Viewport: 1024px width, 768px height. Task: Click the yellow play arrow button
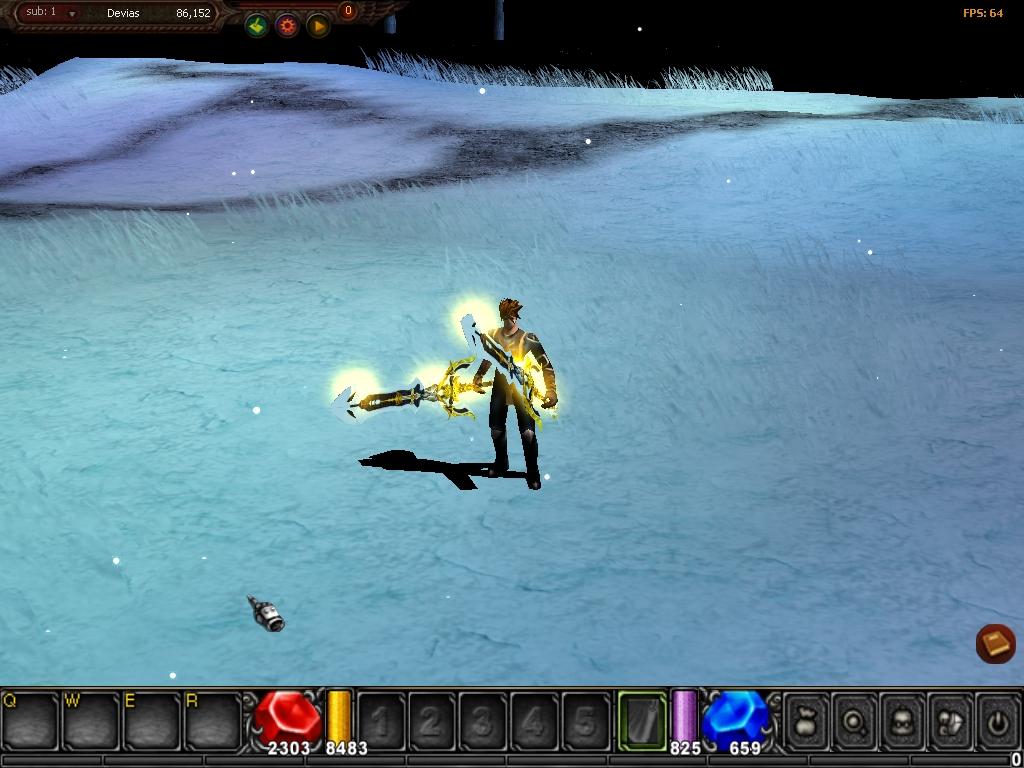click(318, 27)
